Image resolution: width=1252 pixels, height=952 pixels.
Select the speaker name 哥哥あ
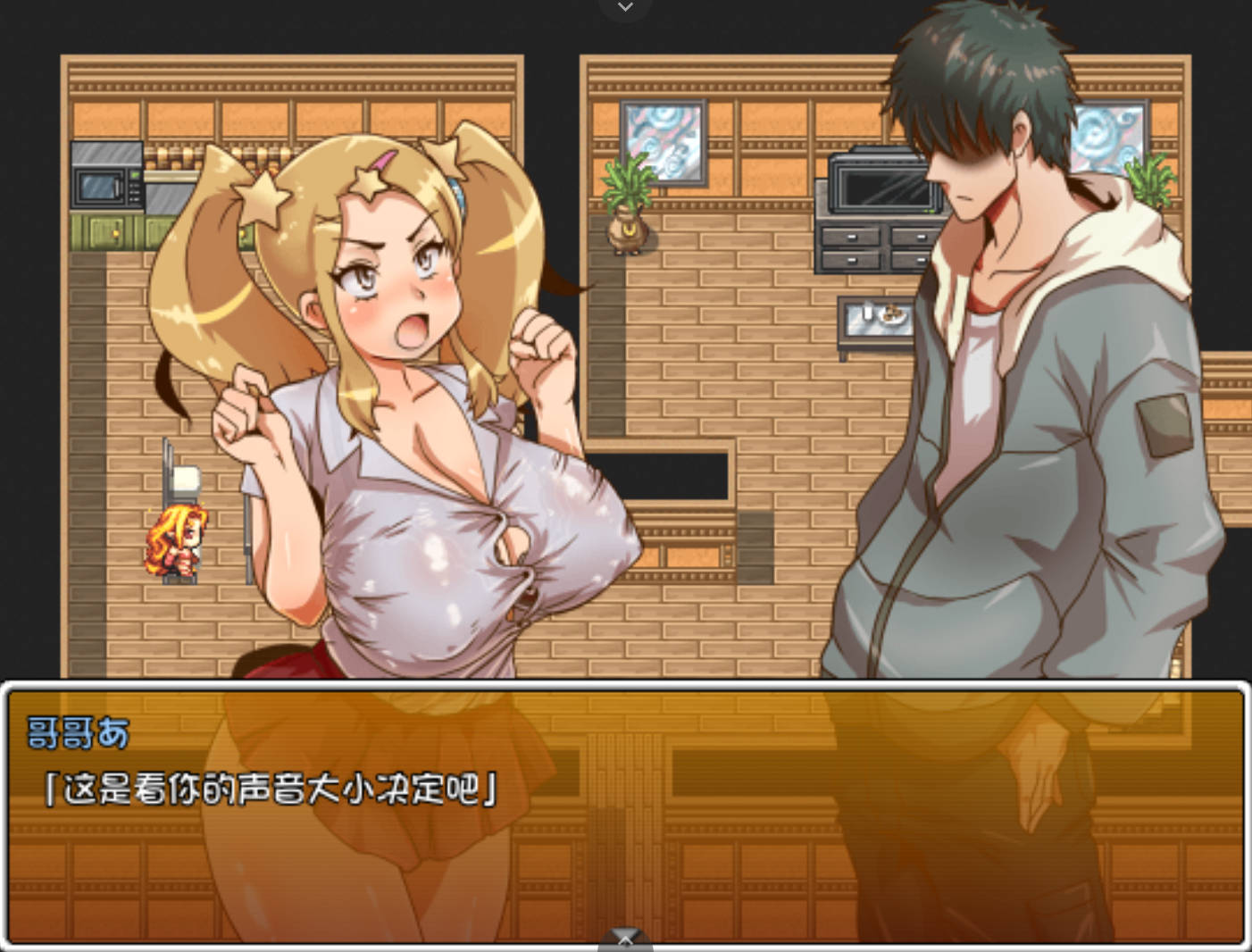[74, 731]
